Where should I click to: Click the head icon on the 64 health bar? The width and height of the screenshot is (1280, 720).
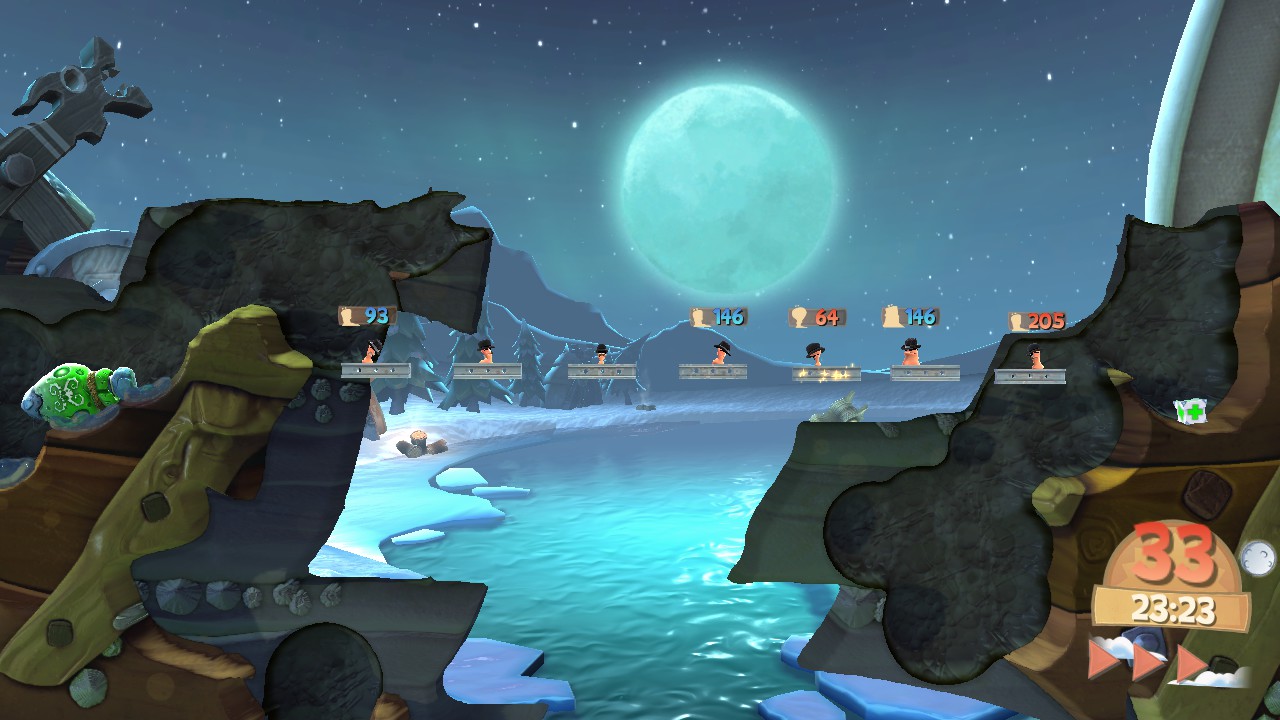(x=799, y=316)
